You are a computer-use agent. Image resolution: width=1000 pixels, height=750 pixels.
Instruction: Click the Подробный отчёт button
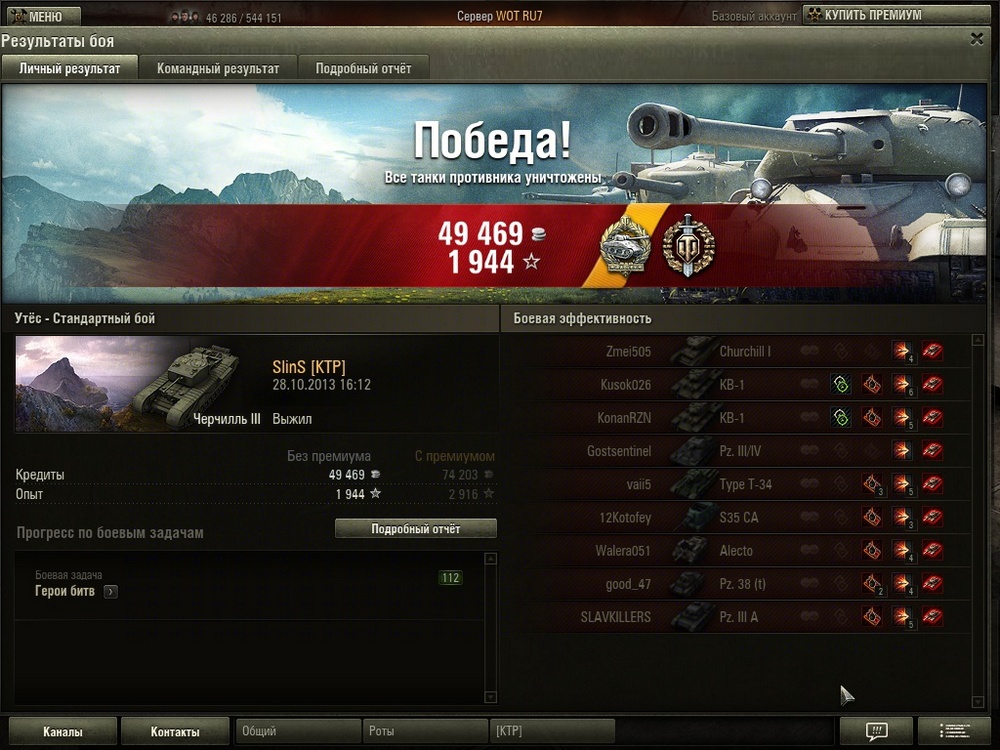(x=415, y=529)
